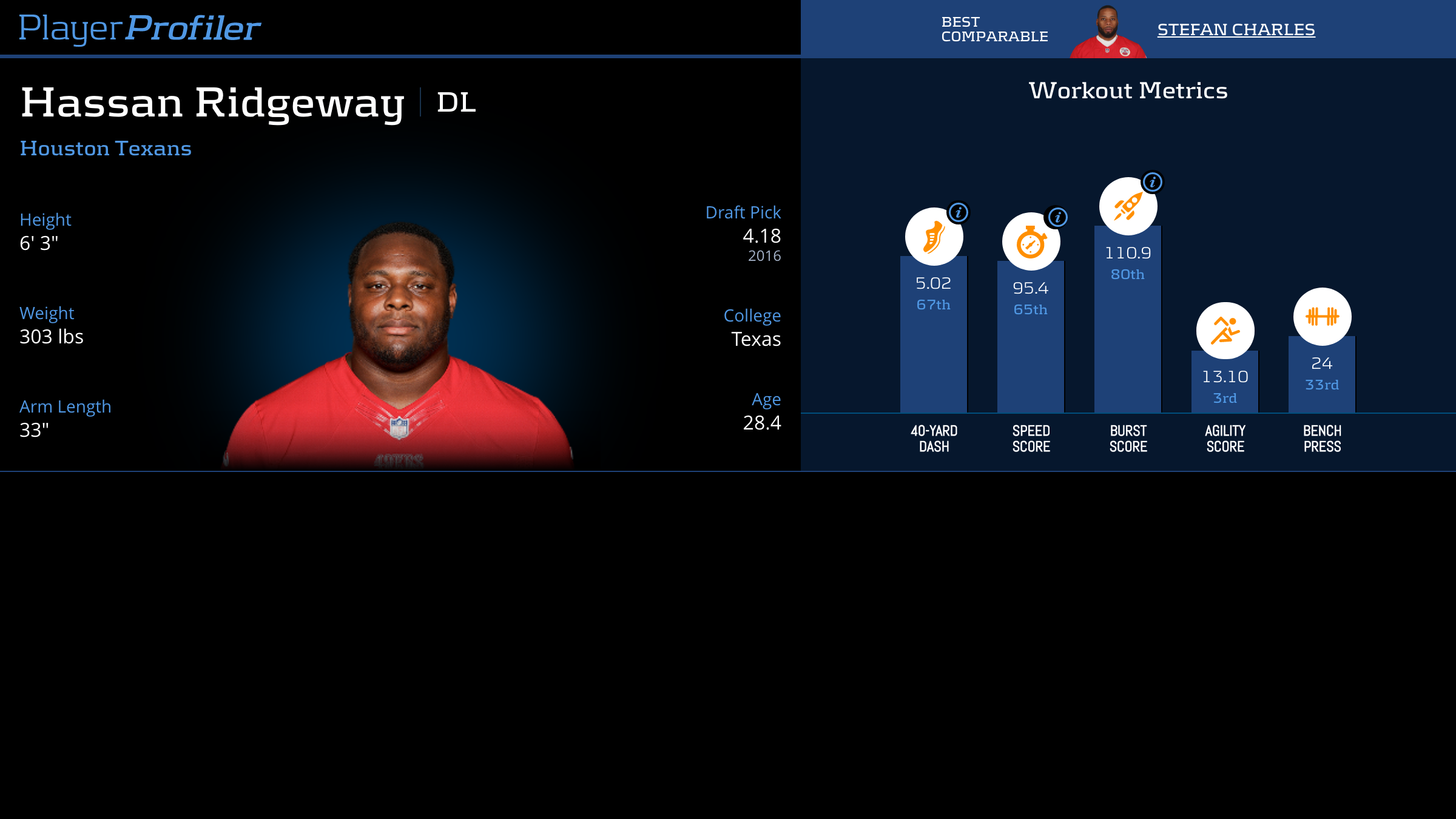Open the Houston Texans team link
This screenshot has width=1456, height=819.
(106, 149)
